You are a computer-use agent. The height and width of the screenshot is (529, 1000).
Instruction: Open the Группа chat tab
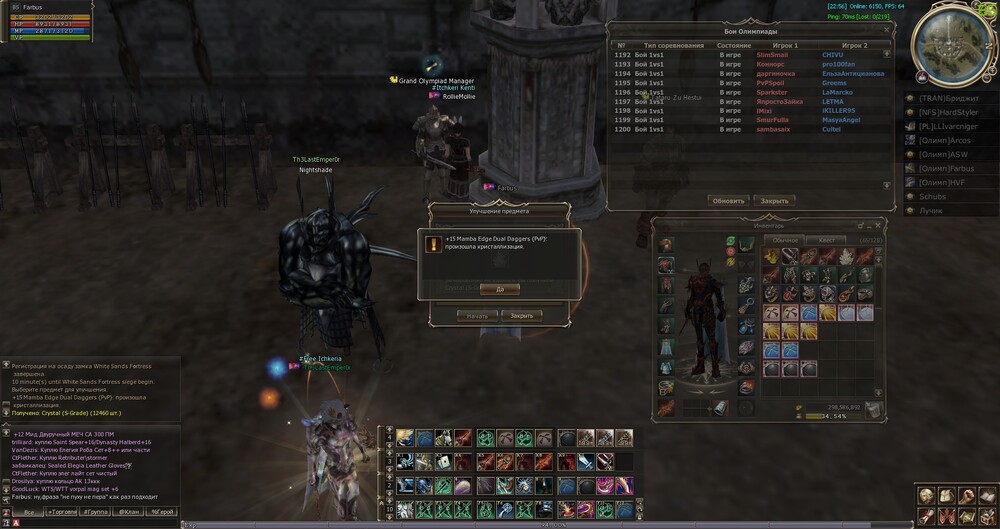tap(95, 511)
